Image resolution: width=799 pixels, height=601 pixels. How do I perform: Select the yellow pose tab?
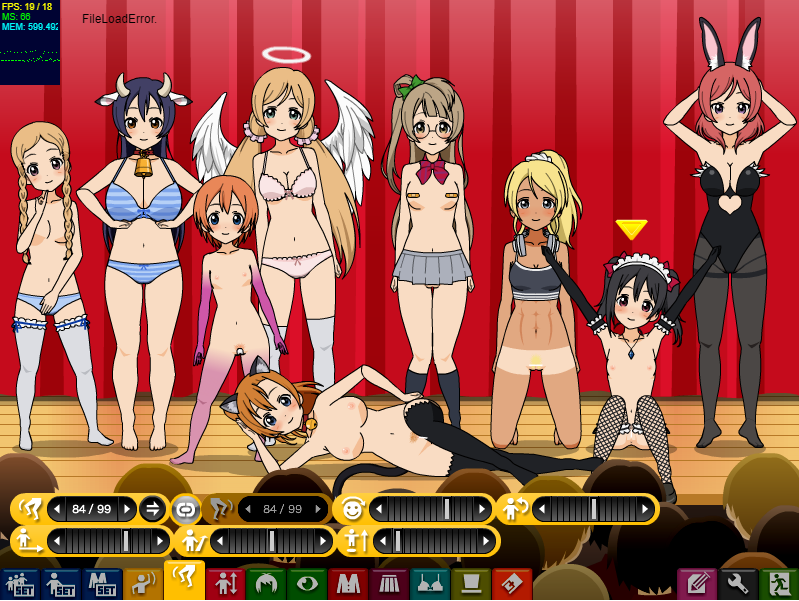click(x=184, y=581)
